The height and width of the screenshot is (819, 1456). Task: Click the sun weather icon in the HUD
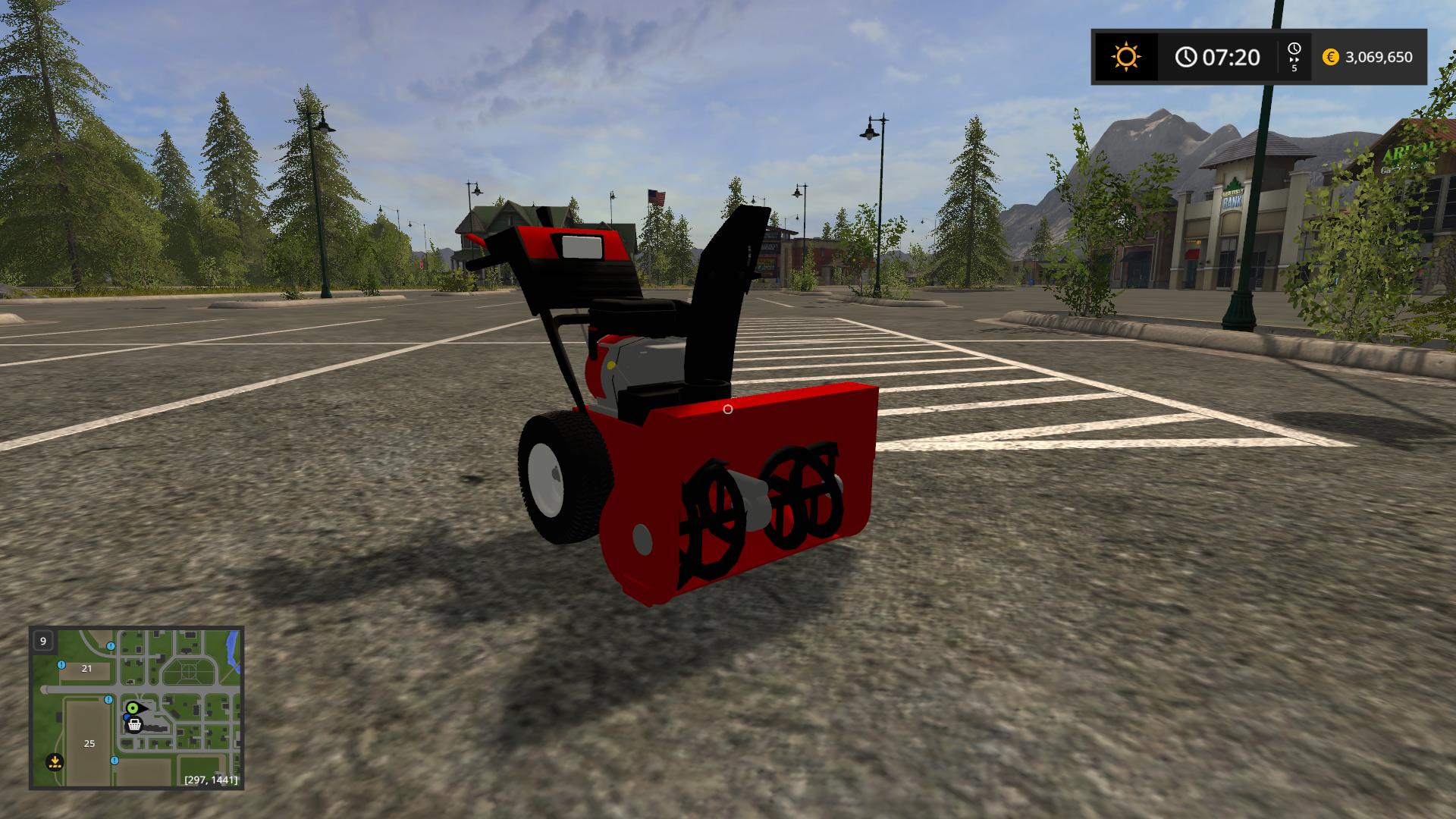click(1126, 55)
